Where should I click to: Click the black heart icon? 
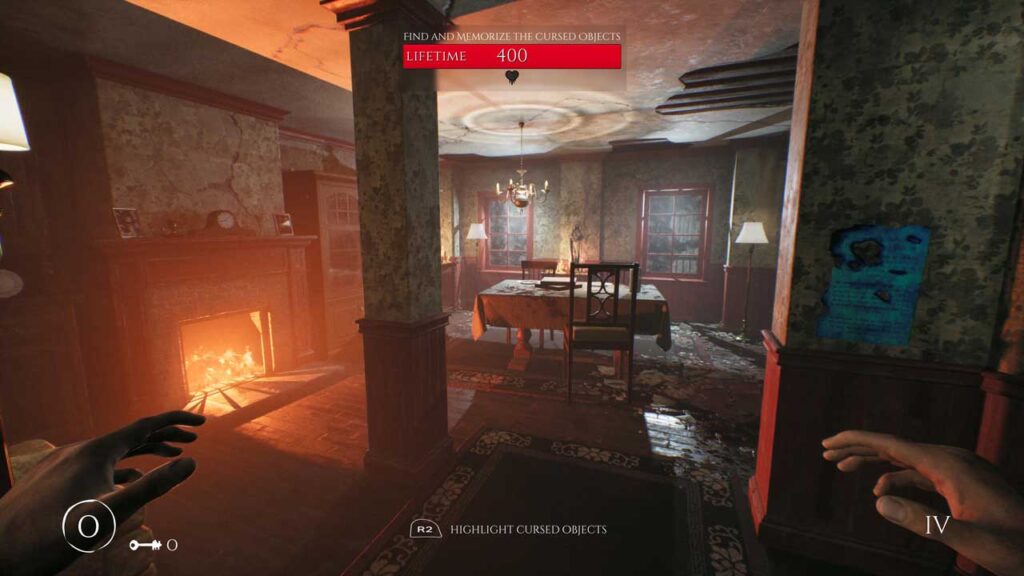pos(512,77)
